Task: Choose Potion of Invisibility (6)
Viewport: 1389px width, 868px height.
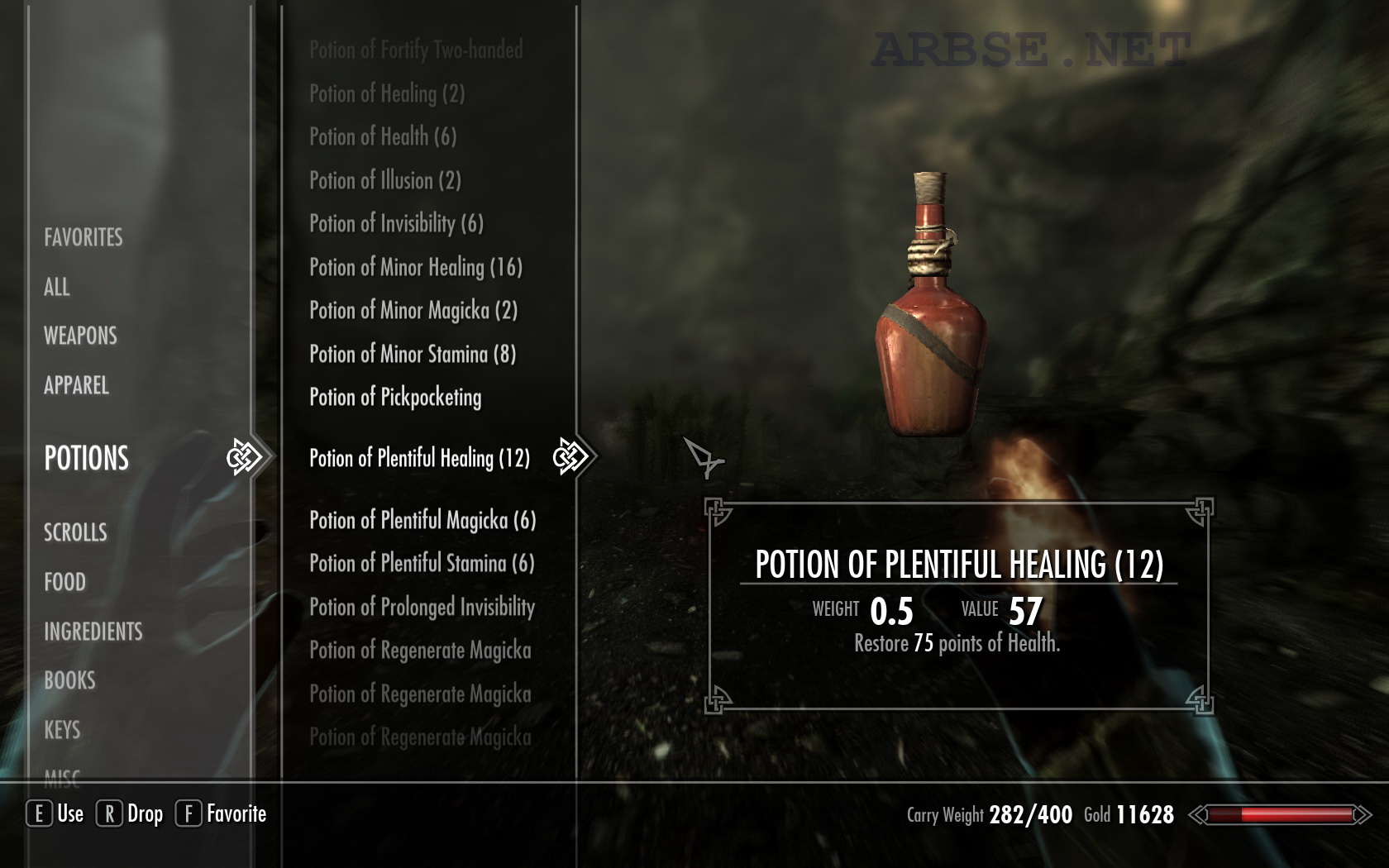Action: click(396, 223)
